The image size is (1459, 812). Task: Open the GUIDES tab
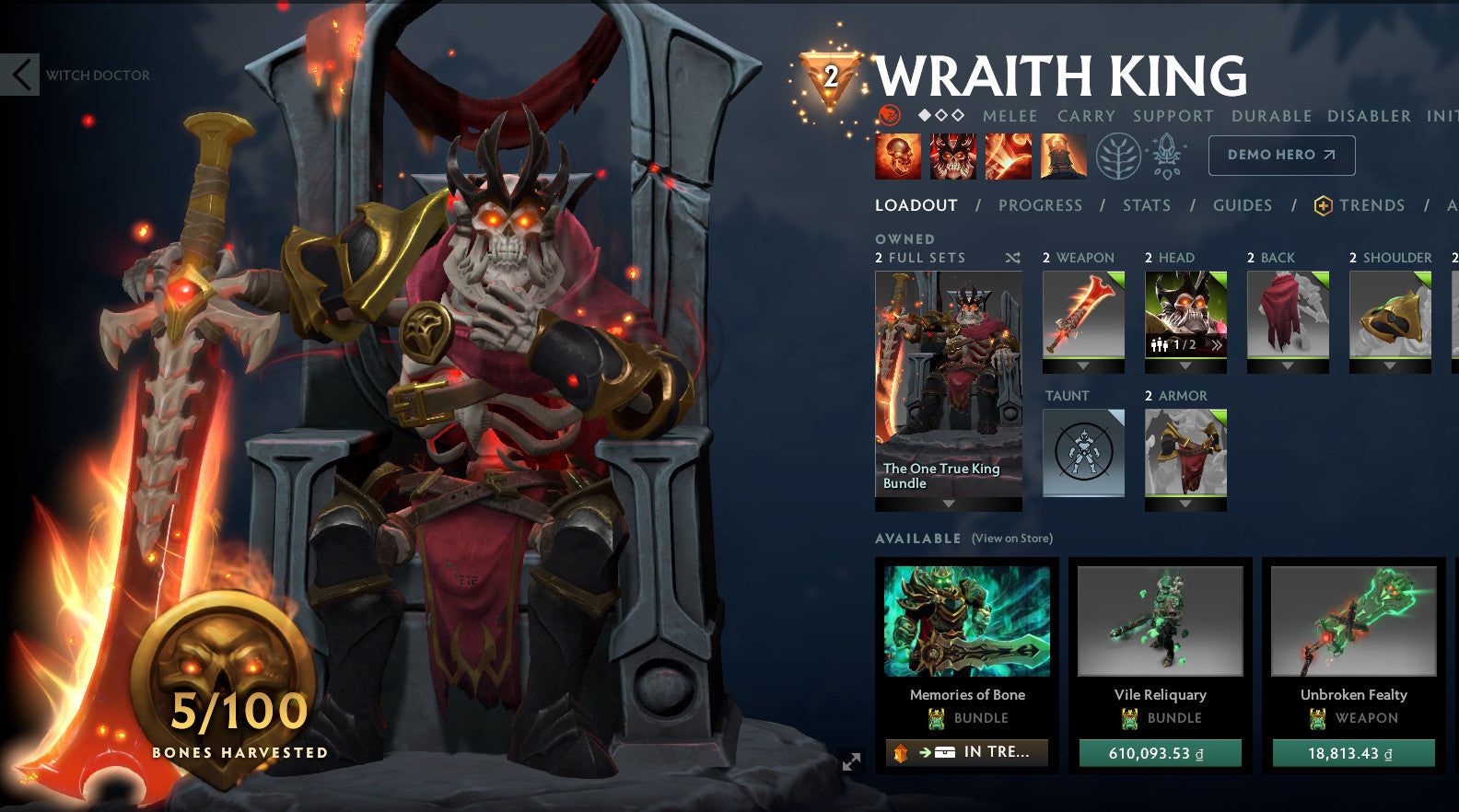click(1243, 205)
